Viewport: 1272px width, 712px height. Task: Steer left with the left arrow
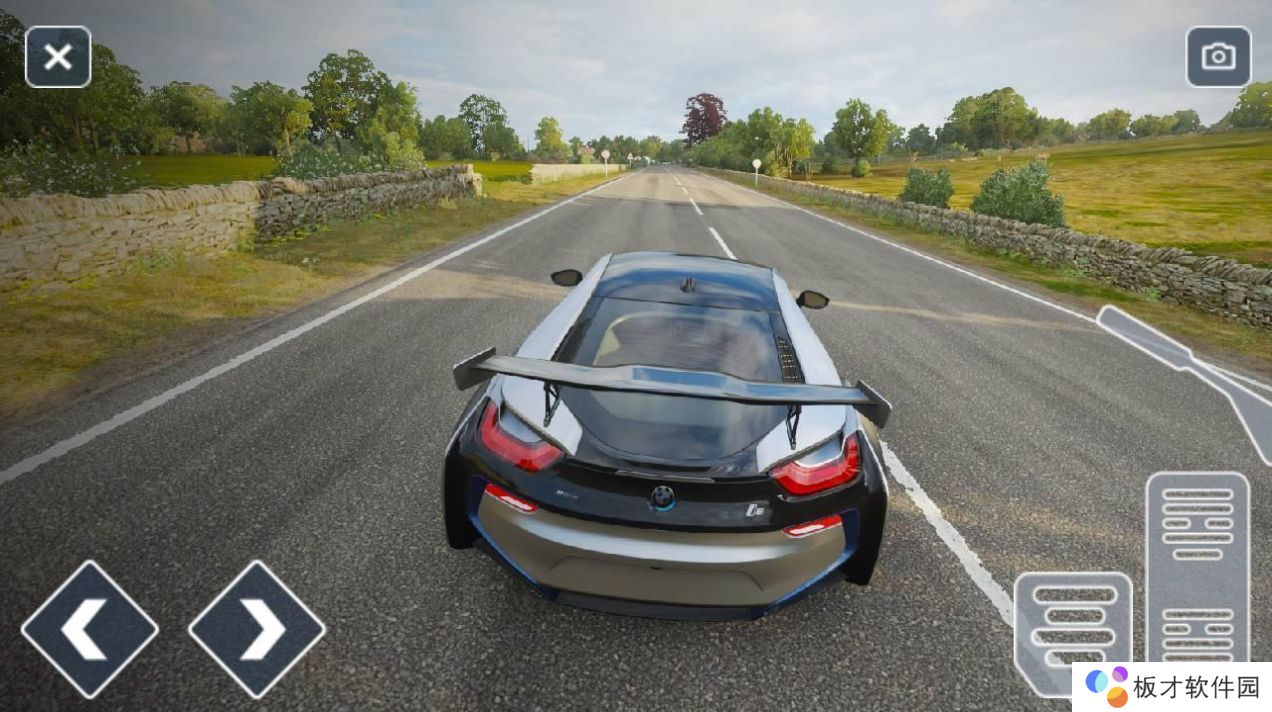click(89, 629)
